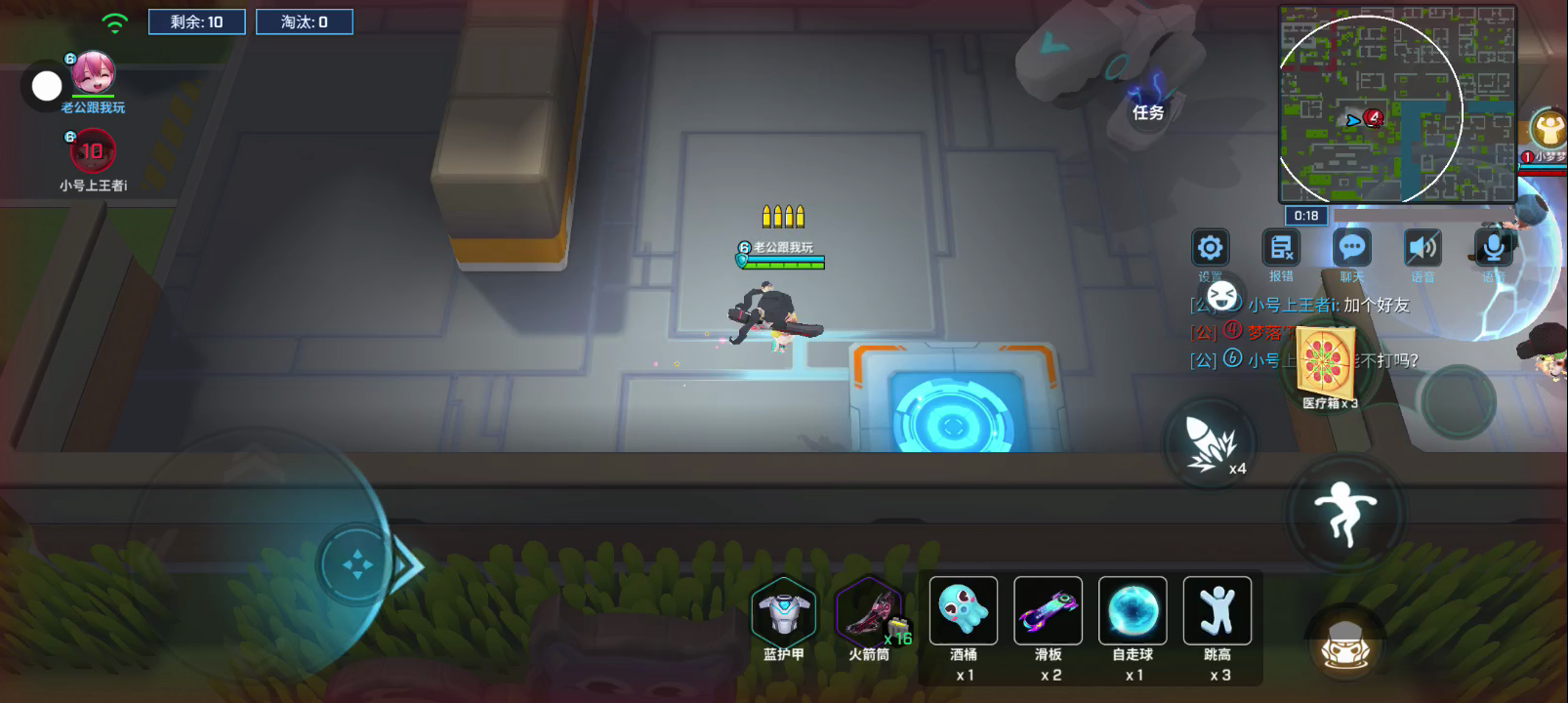Image resolution: width=1568 pixels, height=703 pixels.
Task: Fire the rocket attack button
Action: coord(1209,444)
